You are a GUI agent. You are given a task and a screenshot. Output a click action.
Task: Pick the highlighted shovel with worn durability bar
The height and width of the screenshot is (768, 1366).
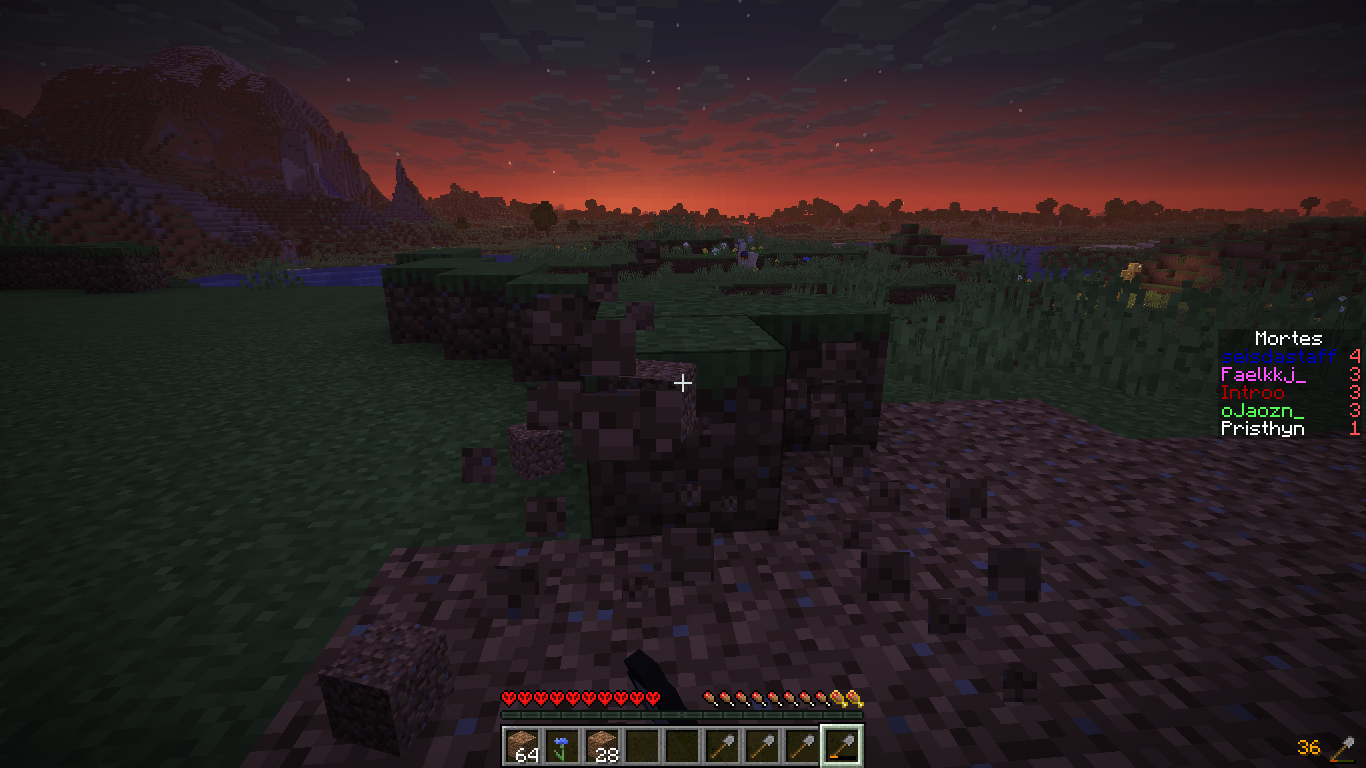click(842, 746)
